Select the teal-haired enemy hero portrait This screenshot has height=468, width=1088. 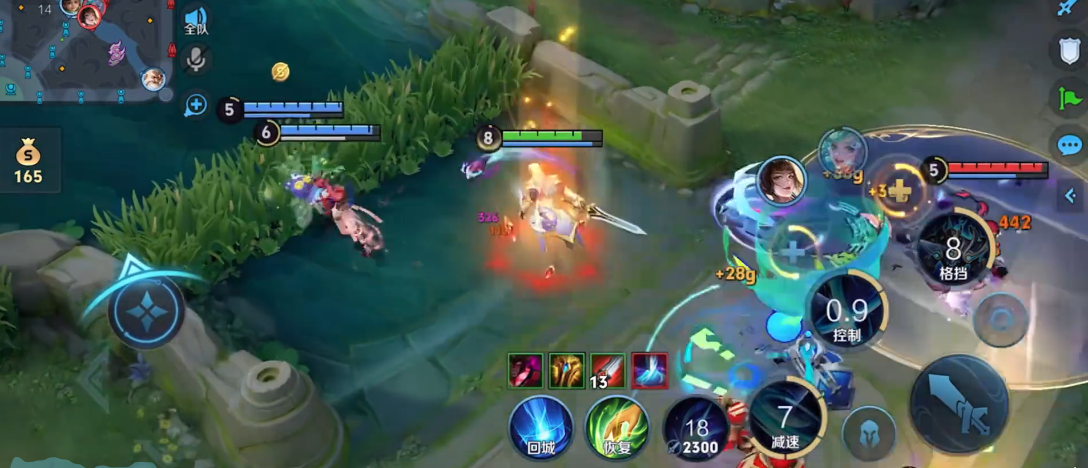(x=842, y=152)
